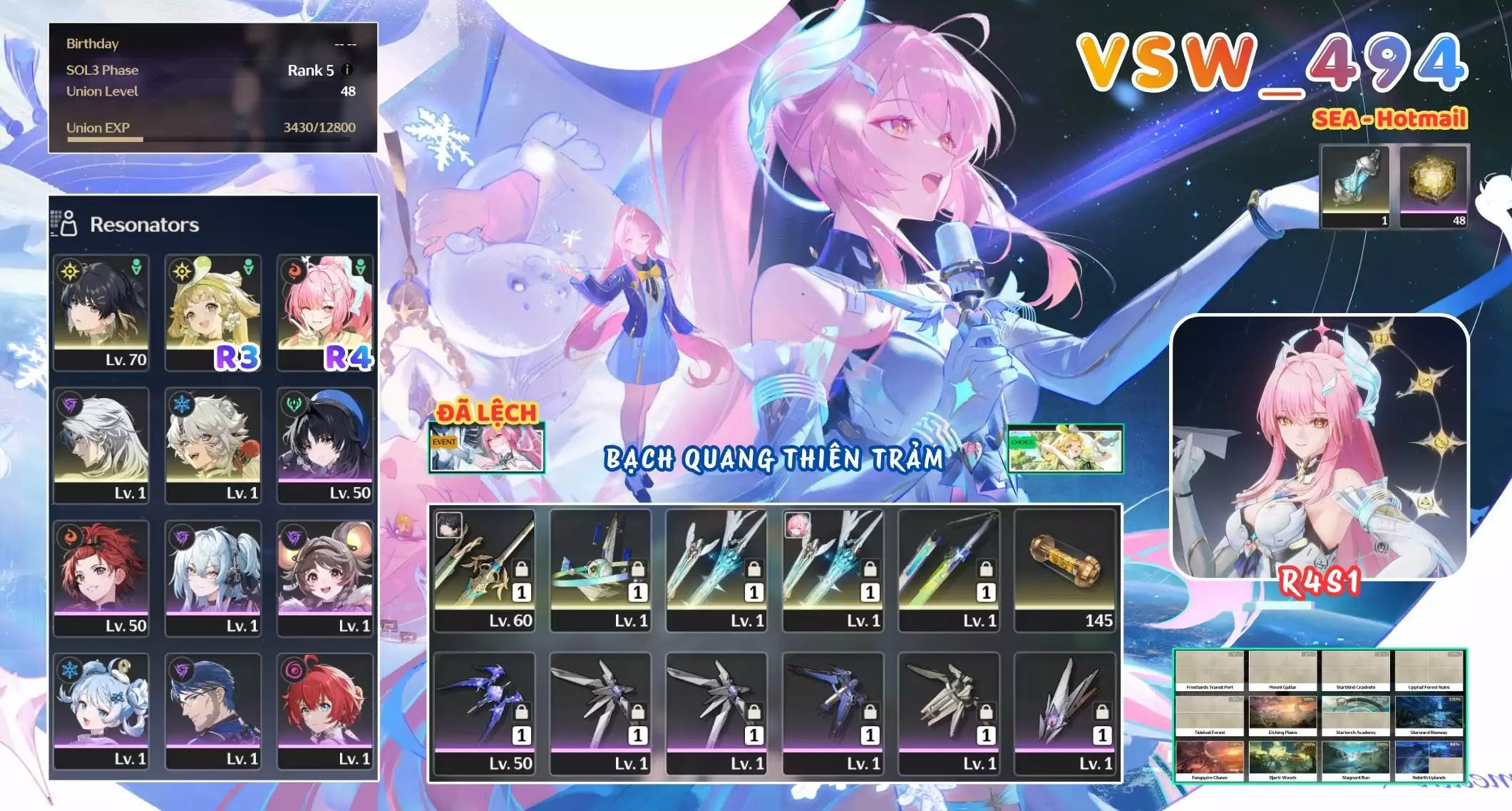
Task: Click the Resonators panel header icon
Action: point(64,222)
